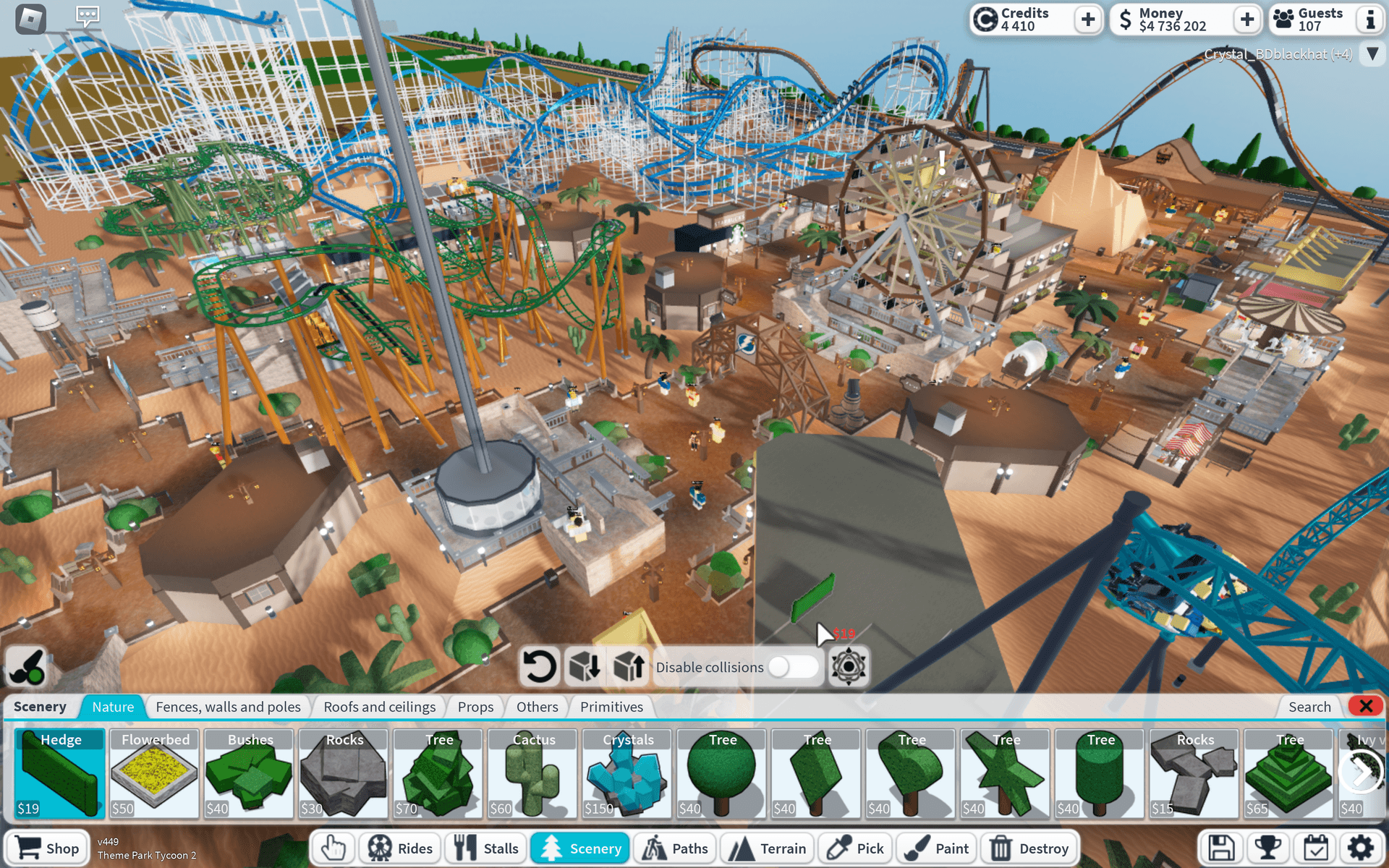Click the rotate object icon
This screenshot has height=868, width=1389.
tap(539, 666)
